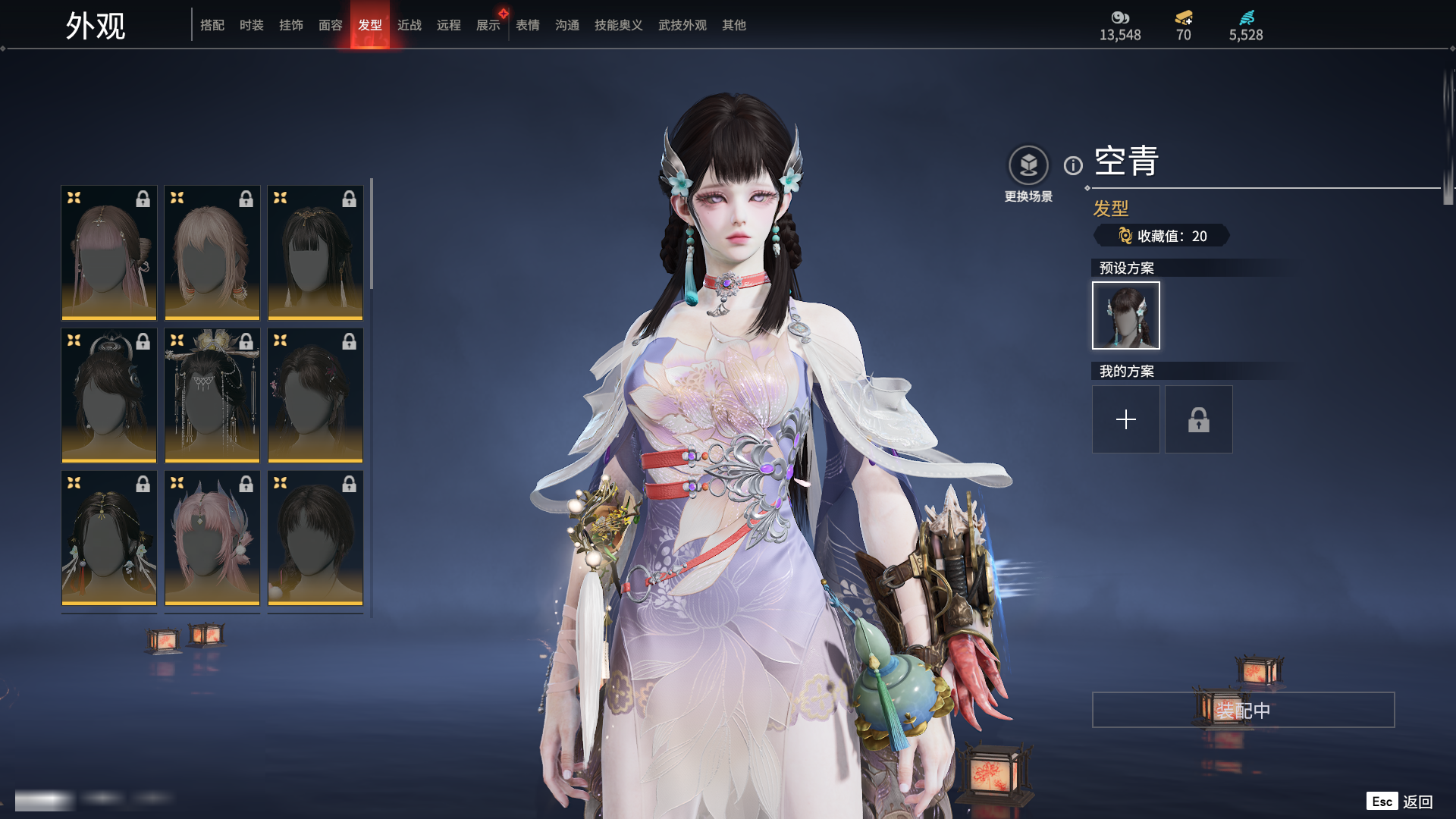Select the hairstyle with dangling golden tassel headdress
This screenshot has width=1456, height=819.
(x=212, y=395)
